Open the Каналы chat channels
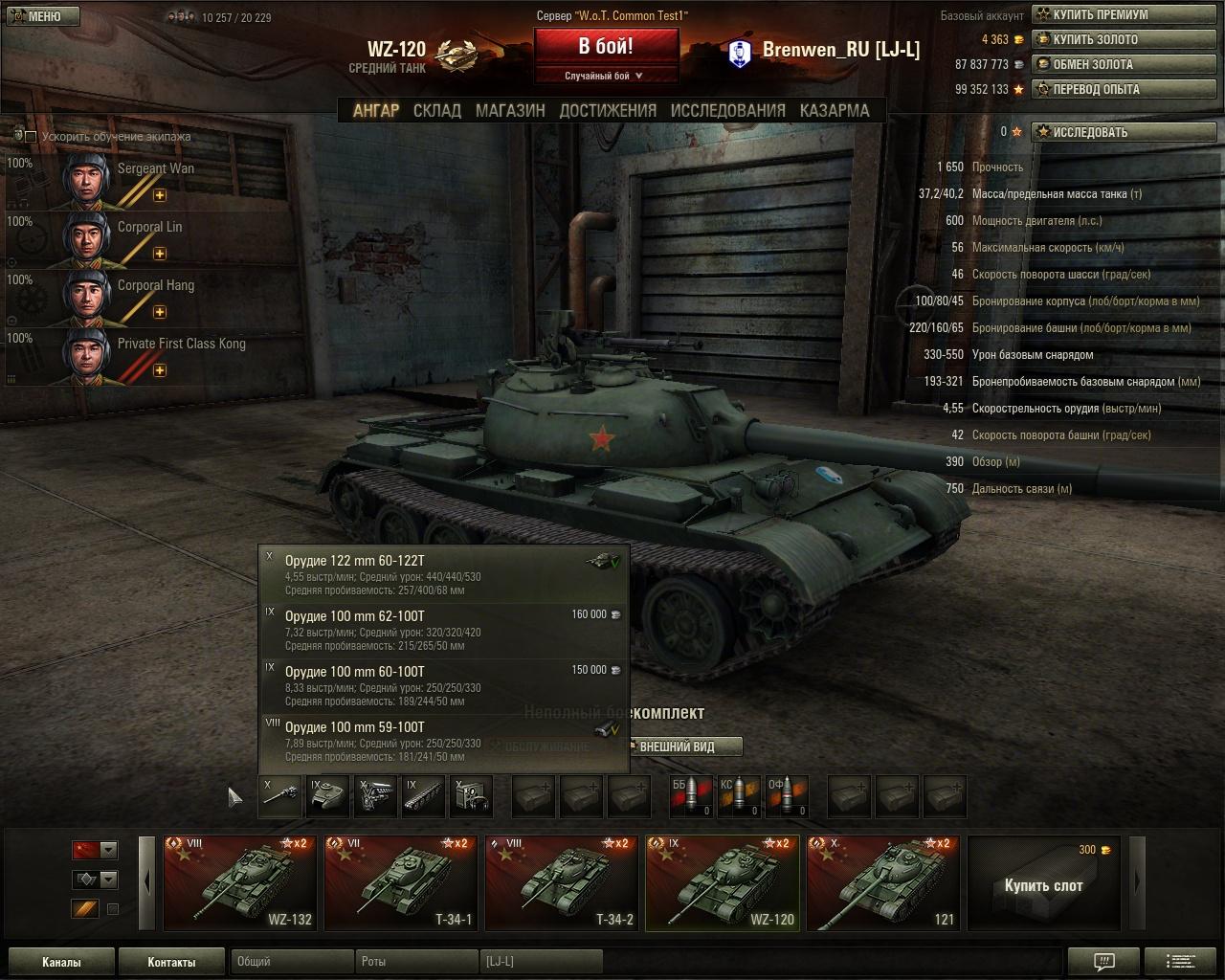 [x=61, y=962]
